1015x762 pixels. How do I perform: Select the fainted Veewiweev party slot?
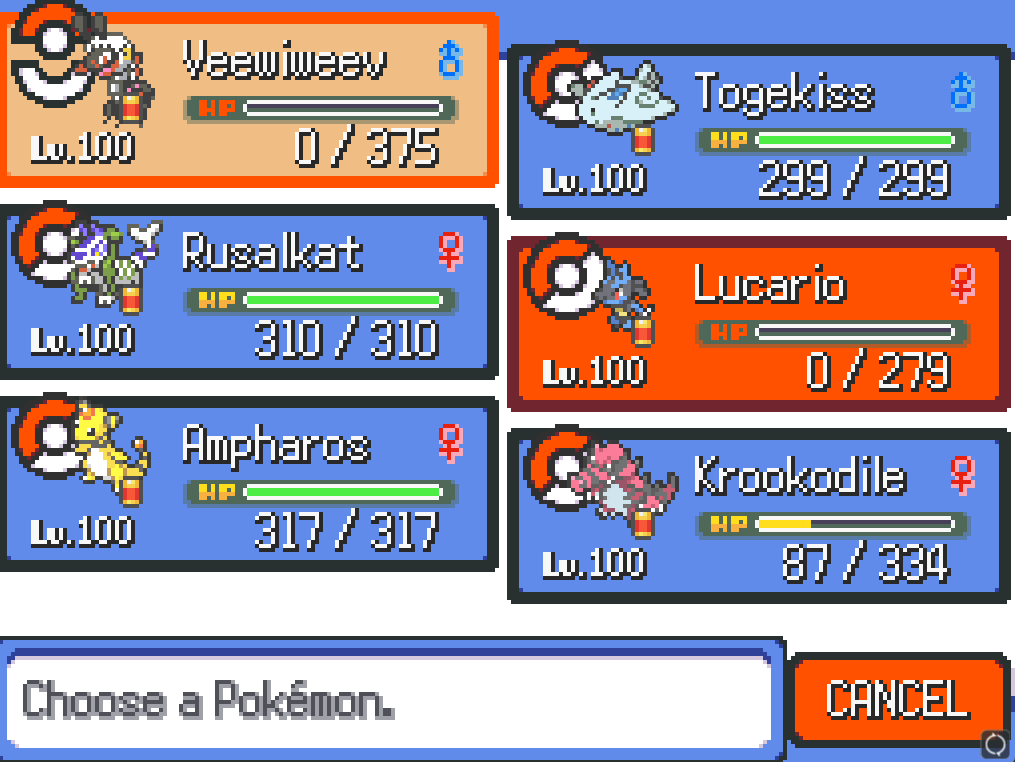248,100
